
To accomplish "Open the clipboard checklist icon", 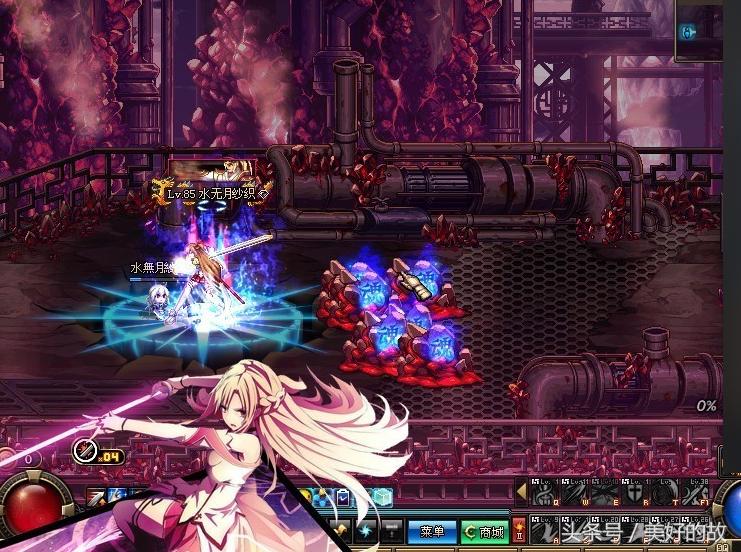I will (x=343, y=497).
